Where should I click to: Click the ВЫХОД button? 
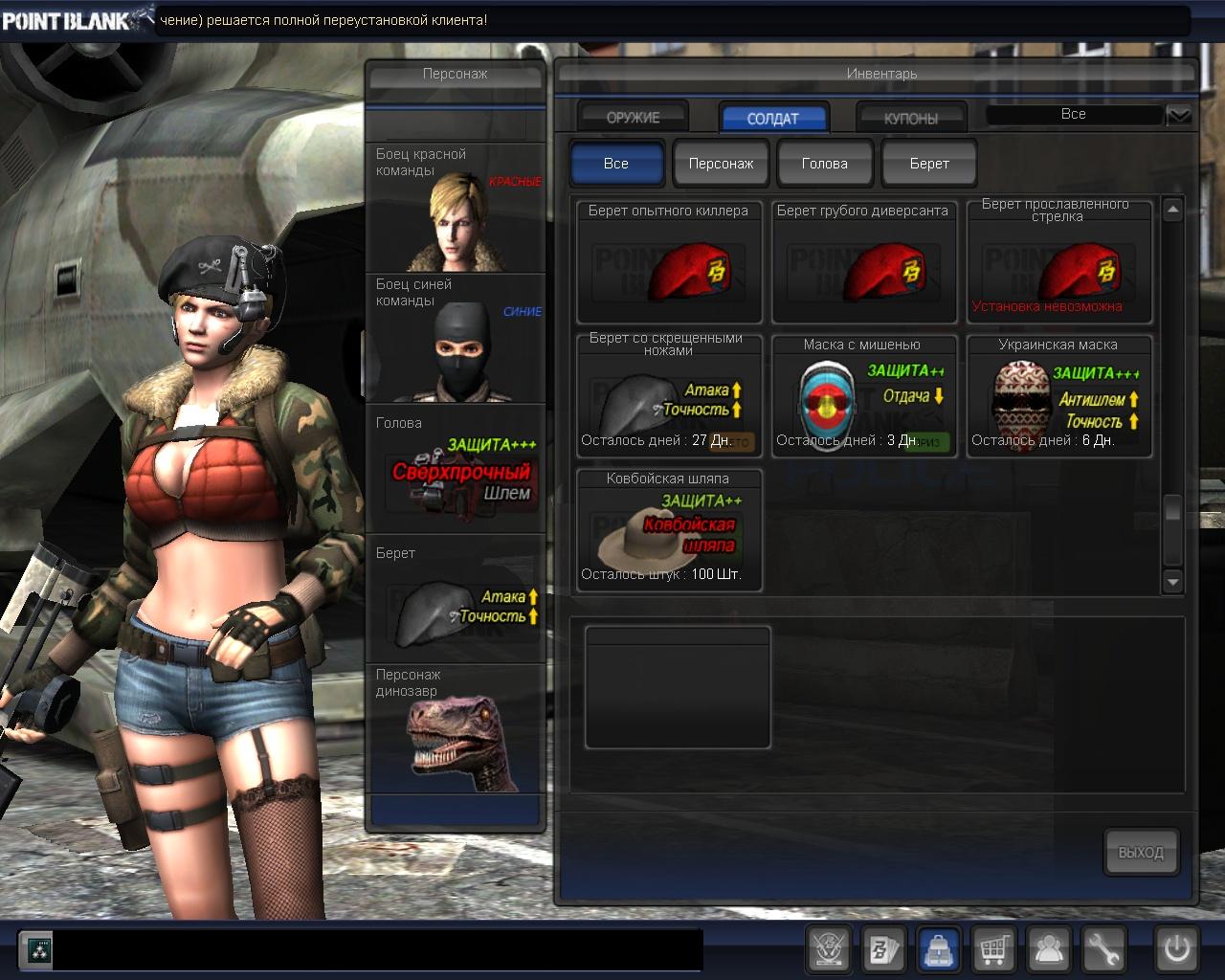coord(1141,852)
